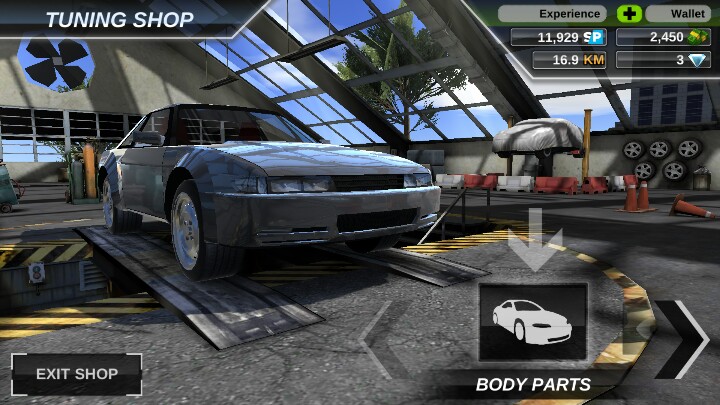Open the Experience tab
Image resolution: width=720 pixels, height=405 pixels.
click(553, 14)
